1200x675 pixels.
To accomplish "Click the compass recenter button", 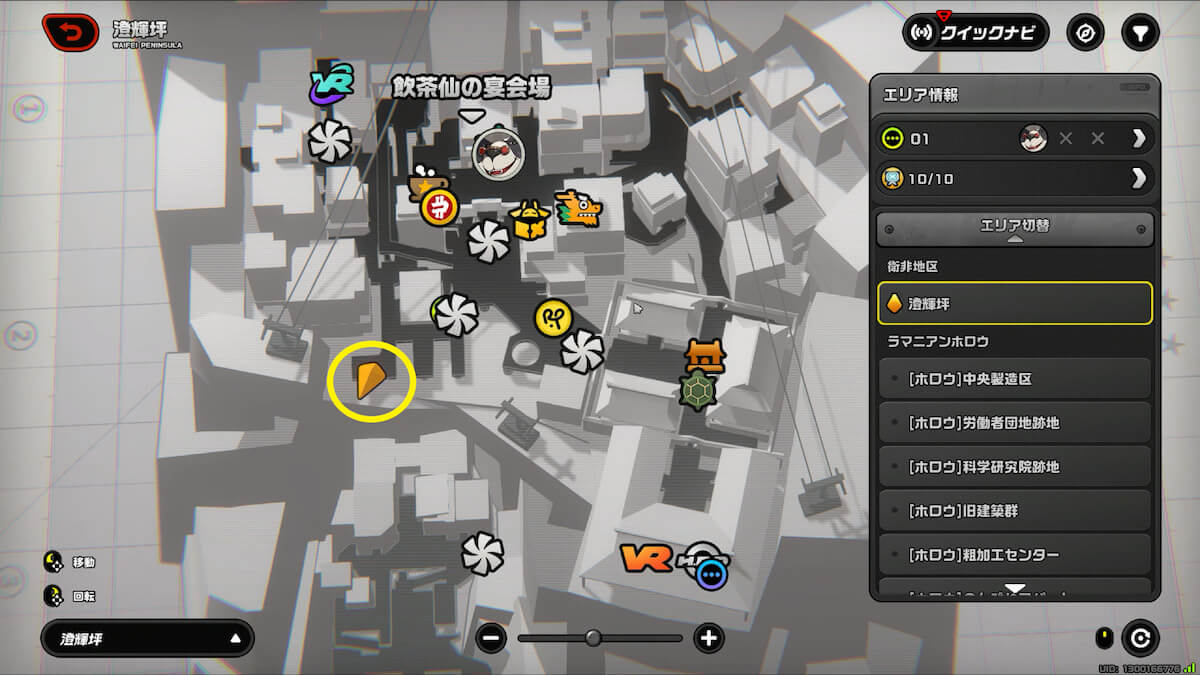I will click(x=1085, y=33).
